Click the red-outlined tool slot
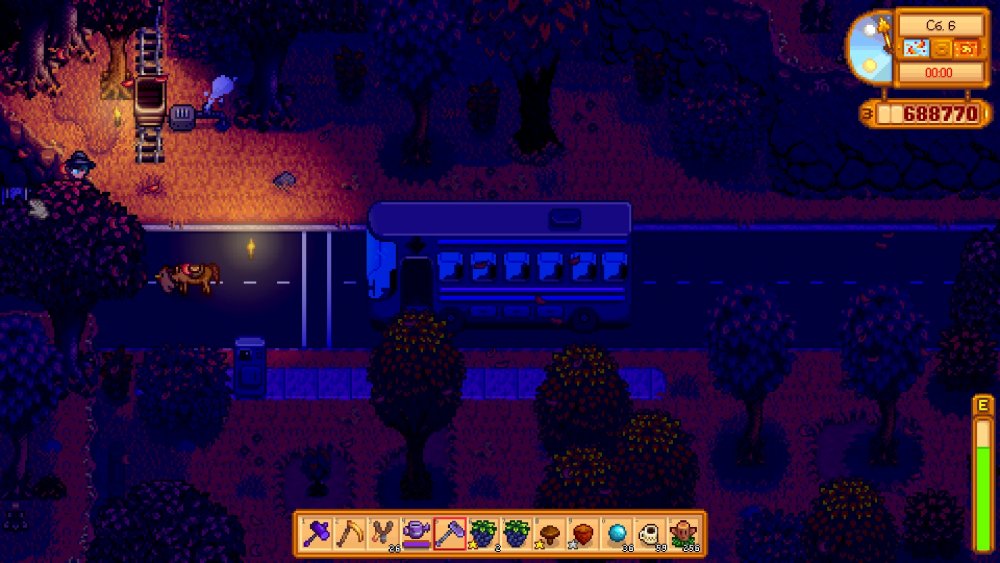The height and width of the screenshot is (563, 1000). (x=450, y=533)
